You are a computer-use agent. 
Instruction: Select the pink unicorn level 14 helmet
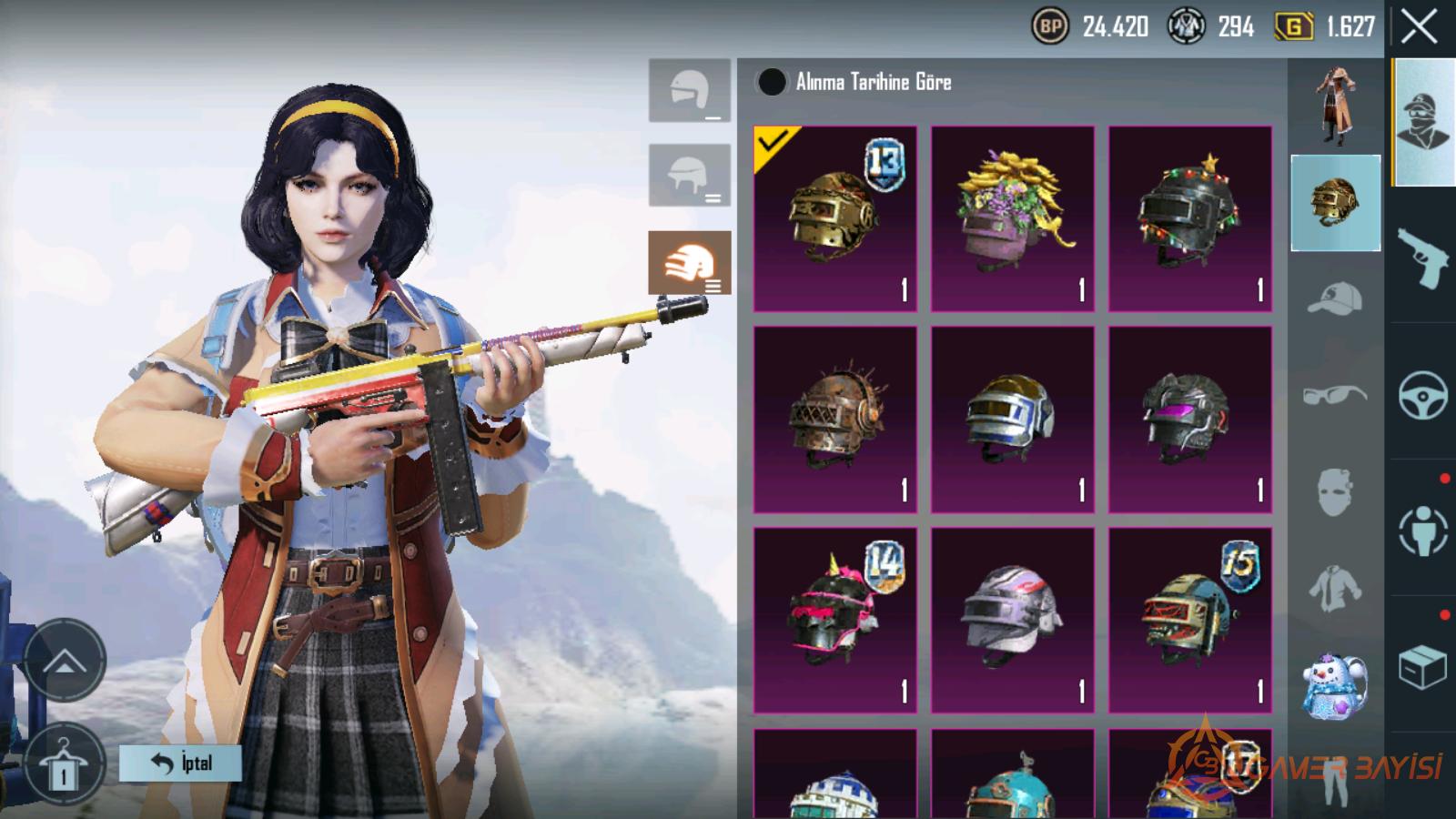[834, 620]
